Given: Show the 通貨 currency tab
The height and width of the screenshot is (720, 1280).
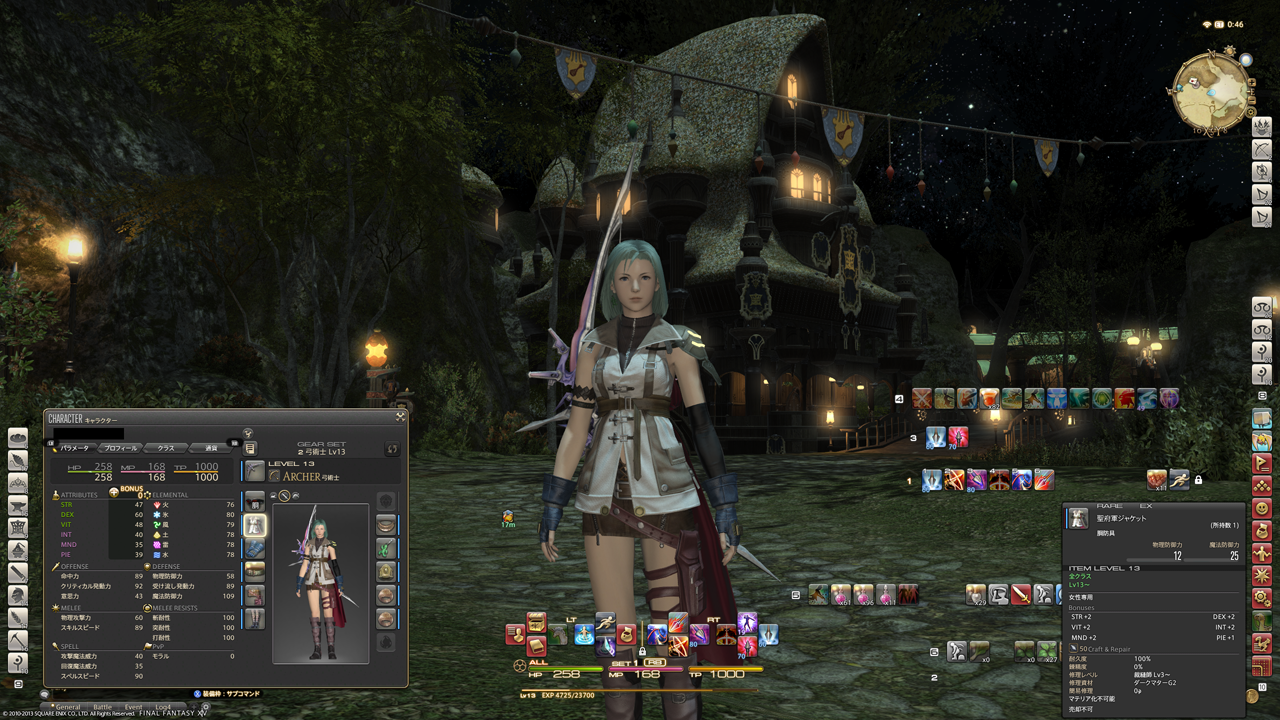Looking at the screenshot, I should coord(210,449).
